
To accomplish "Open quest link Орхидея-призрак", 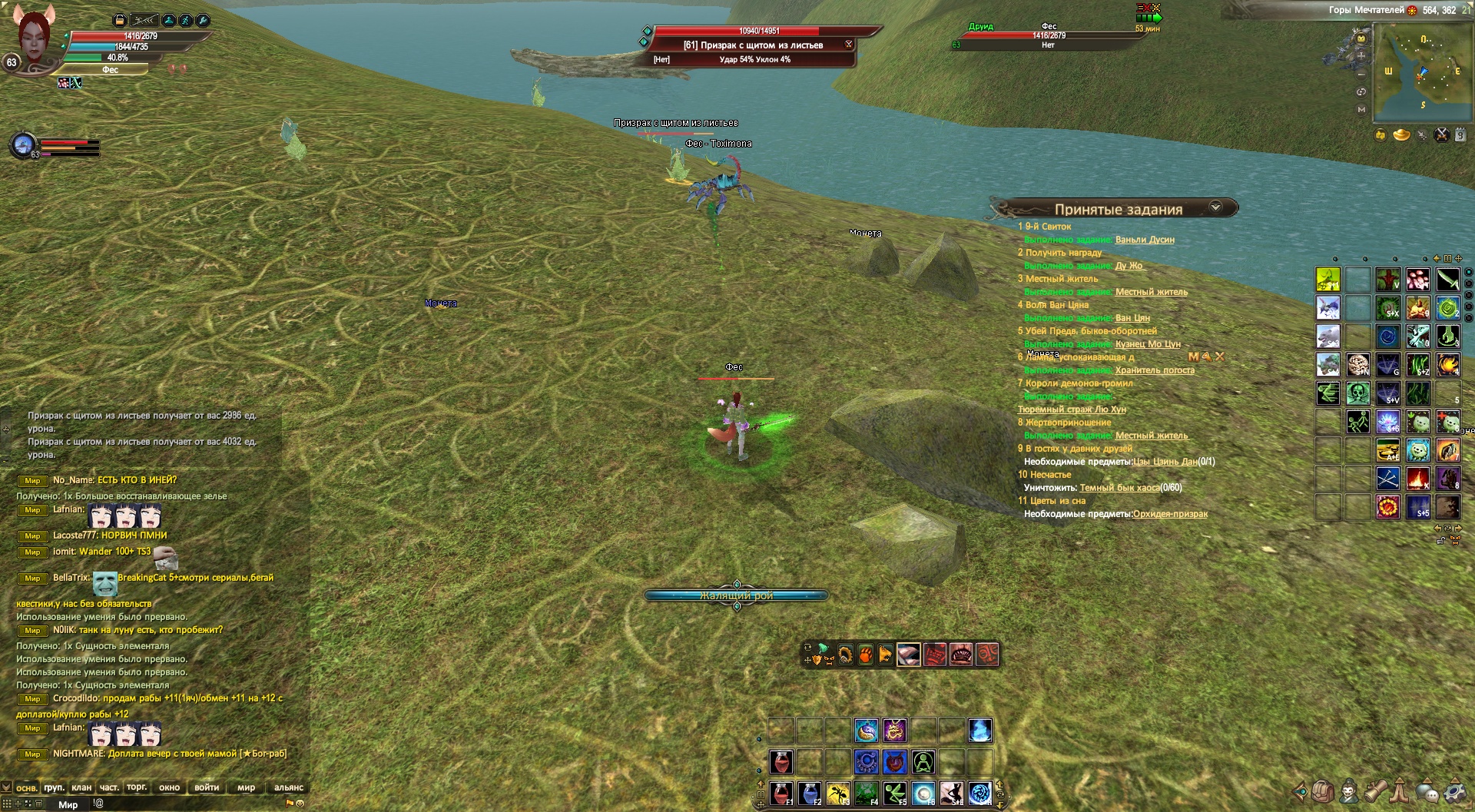I will coord(1170,514).
